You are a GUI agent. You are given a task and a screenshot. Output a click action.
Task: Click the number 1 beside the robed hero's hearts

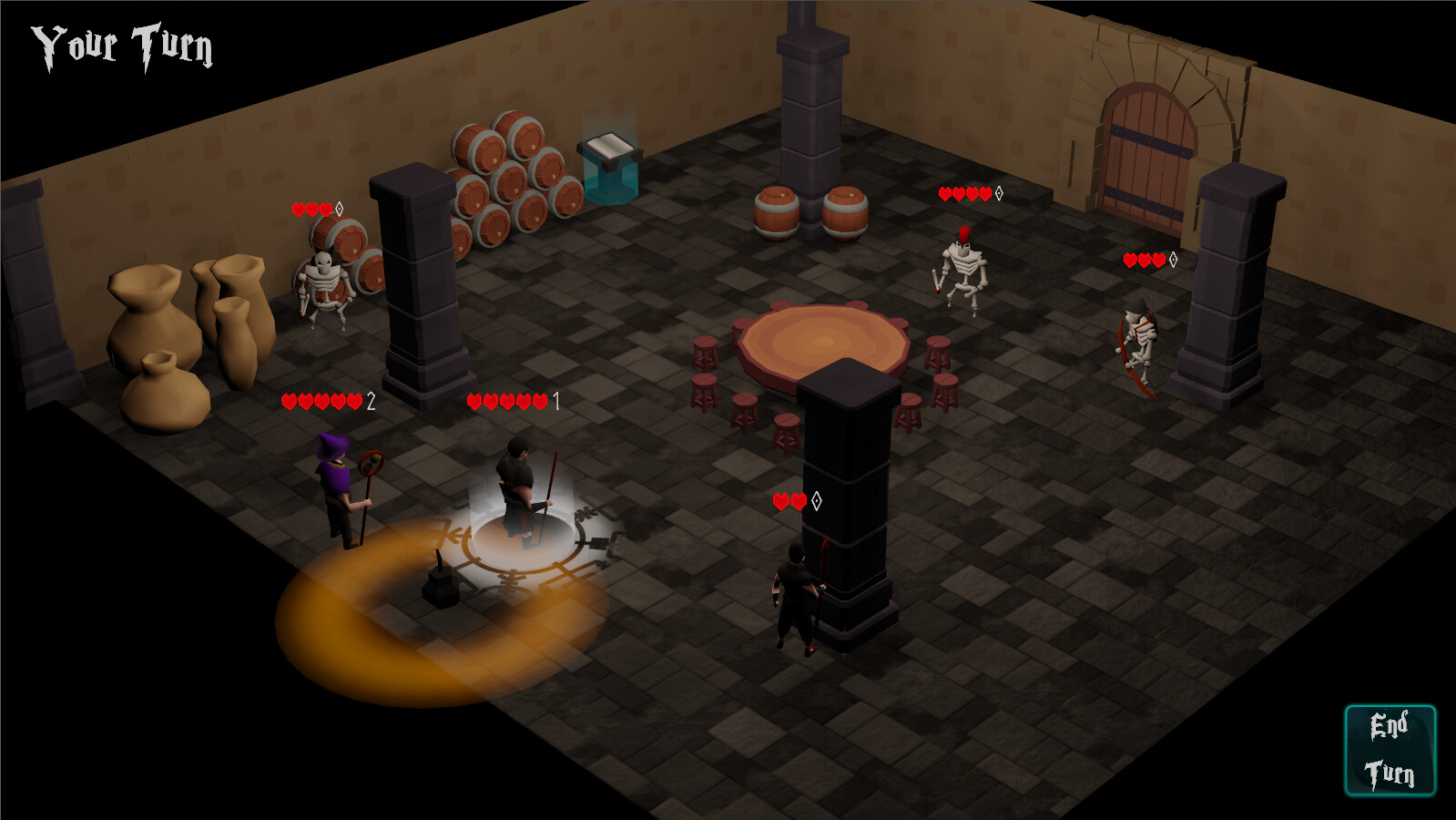[x=555, y=398]
